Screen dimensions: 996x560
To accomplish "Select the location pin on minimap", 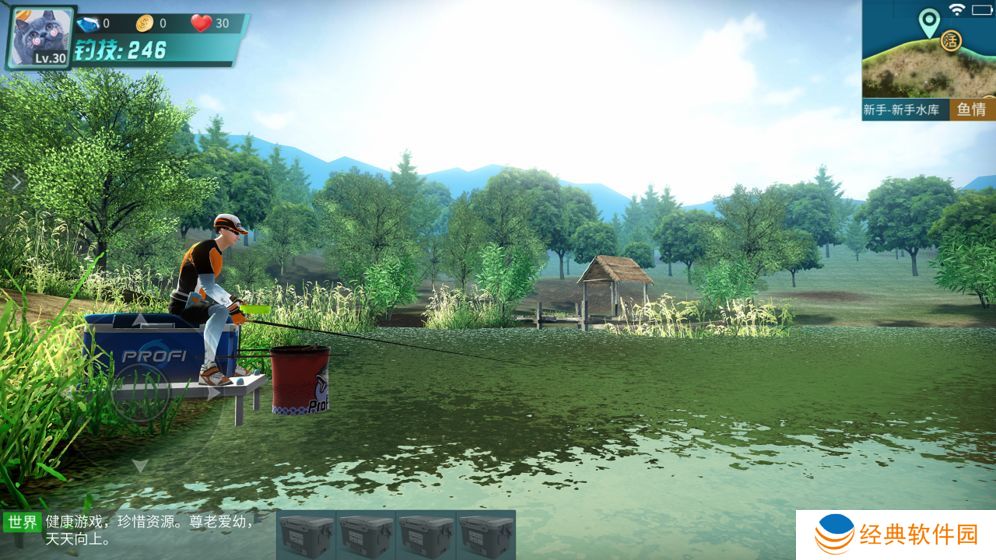I will (x=930, y=22).
